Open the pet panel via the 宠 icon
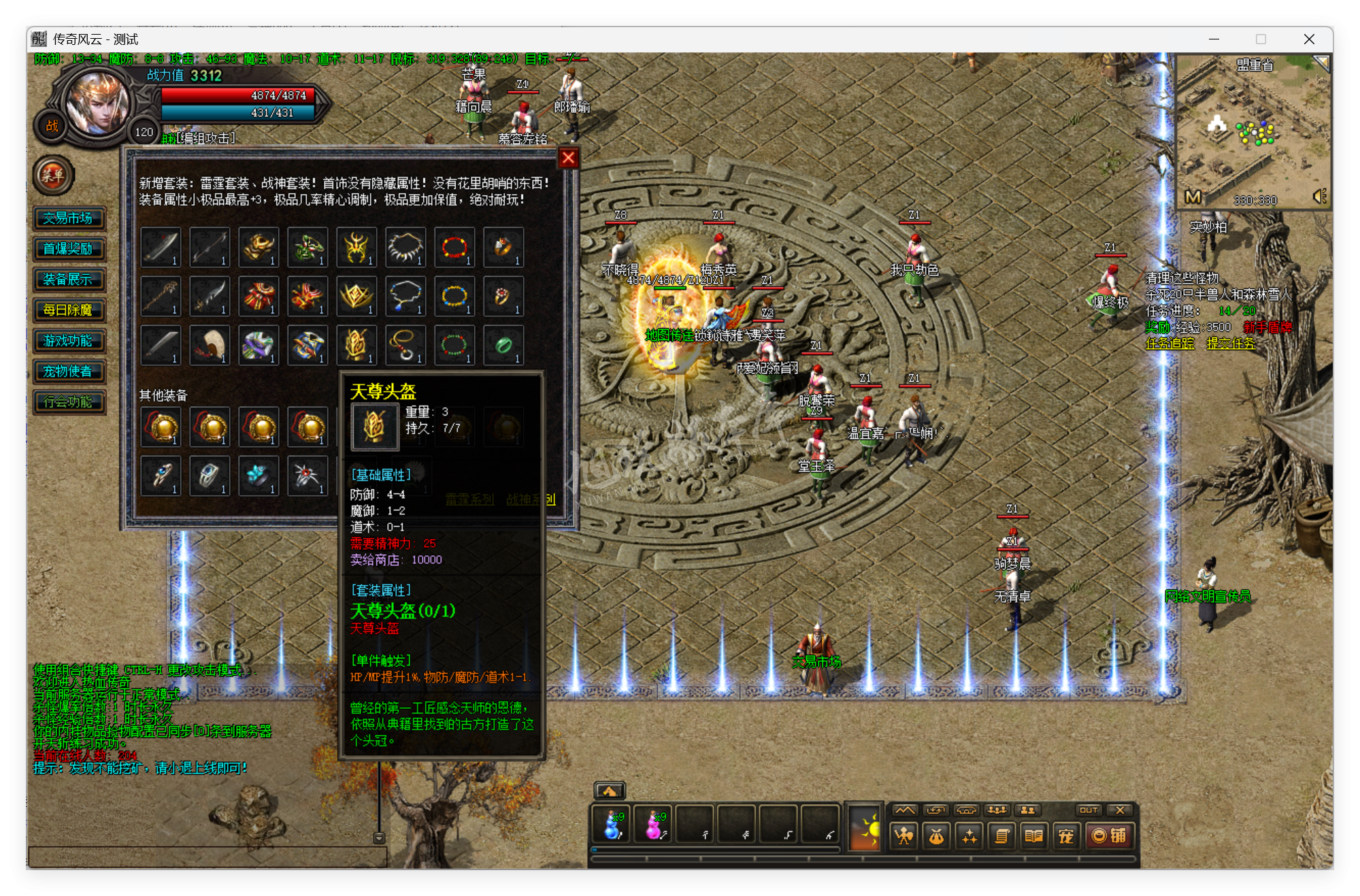The image size is (1360, 896). pos(1065,837)
